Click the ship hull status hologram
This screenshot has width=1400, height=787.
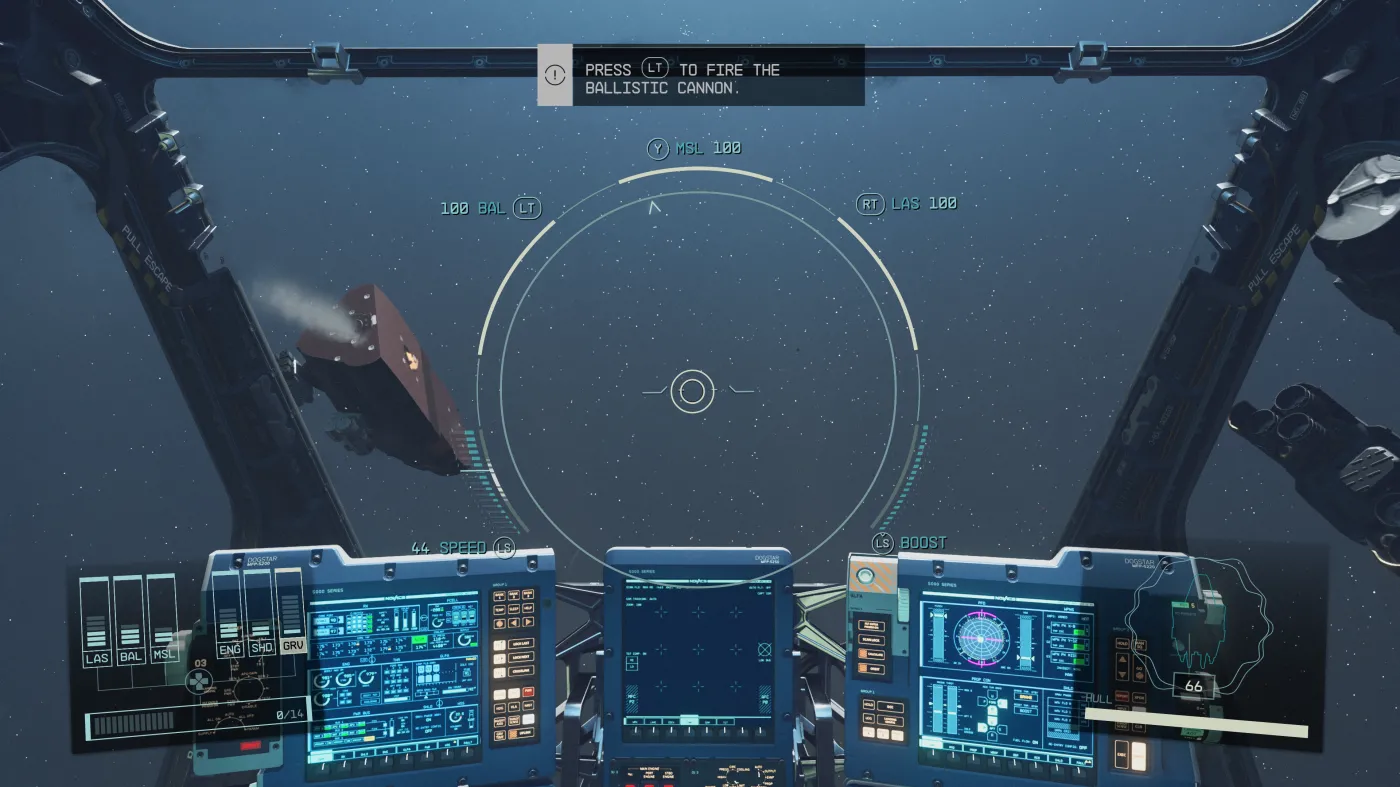click(x=1194, y=625)
